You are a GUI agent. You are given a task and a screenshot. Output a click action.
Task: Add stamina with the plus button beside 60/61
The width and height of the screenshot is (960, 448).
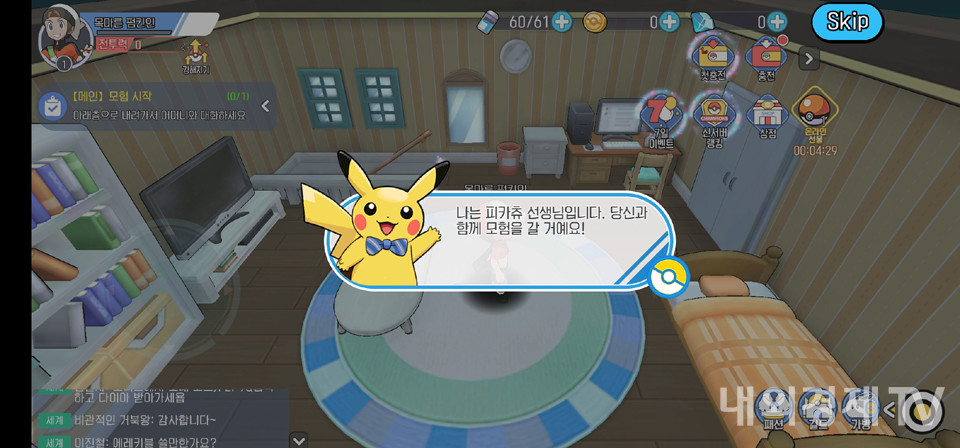[x=562, y=21]
